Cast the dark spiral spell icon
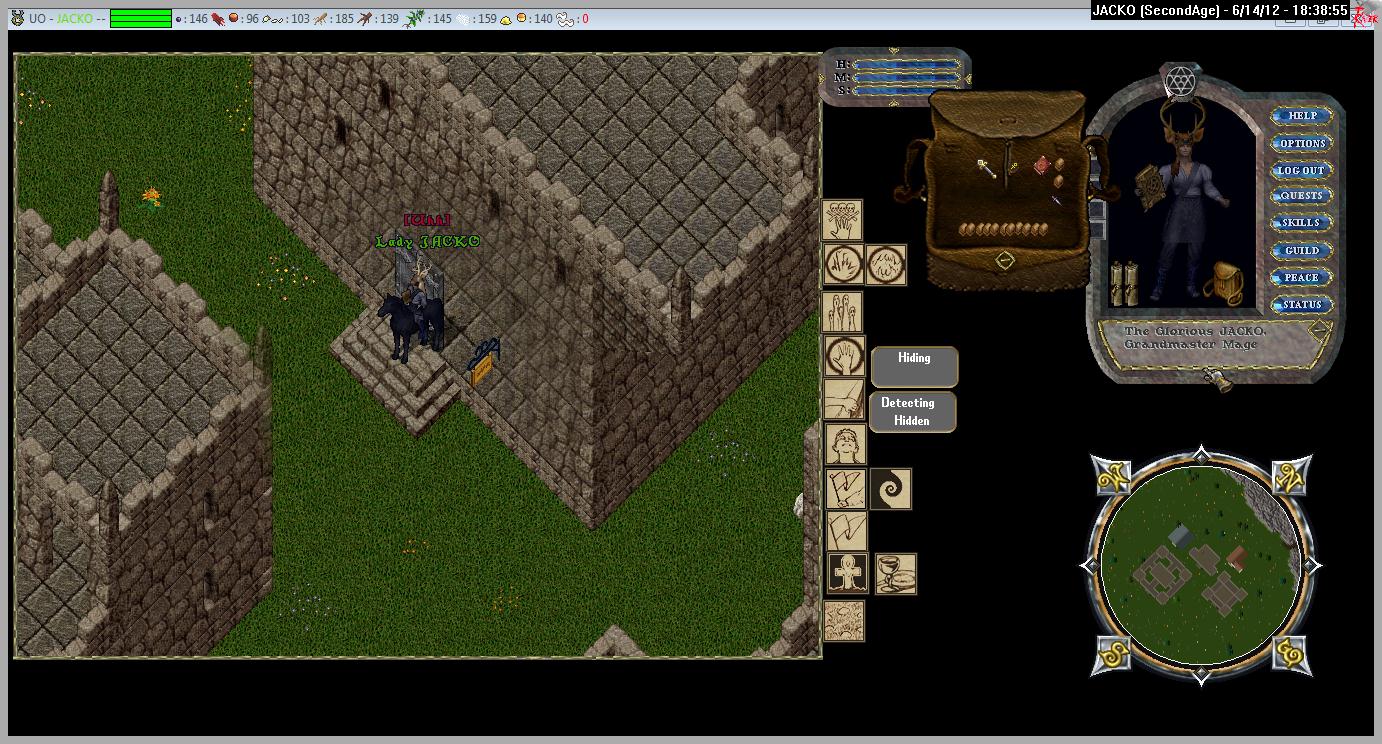1382x744 pixels. pyautogui.click(x=890, y=489)
